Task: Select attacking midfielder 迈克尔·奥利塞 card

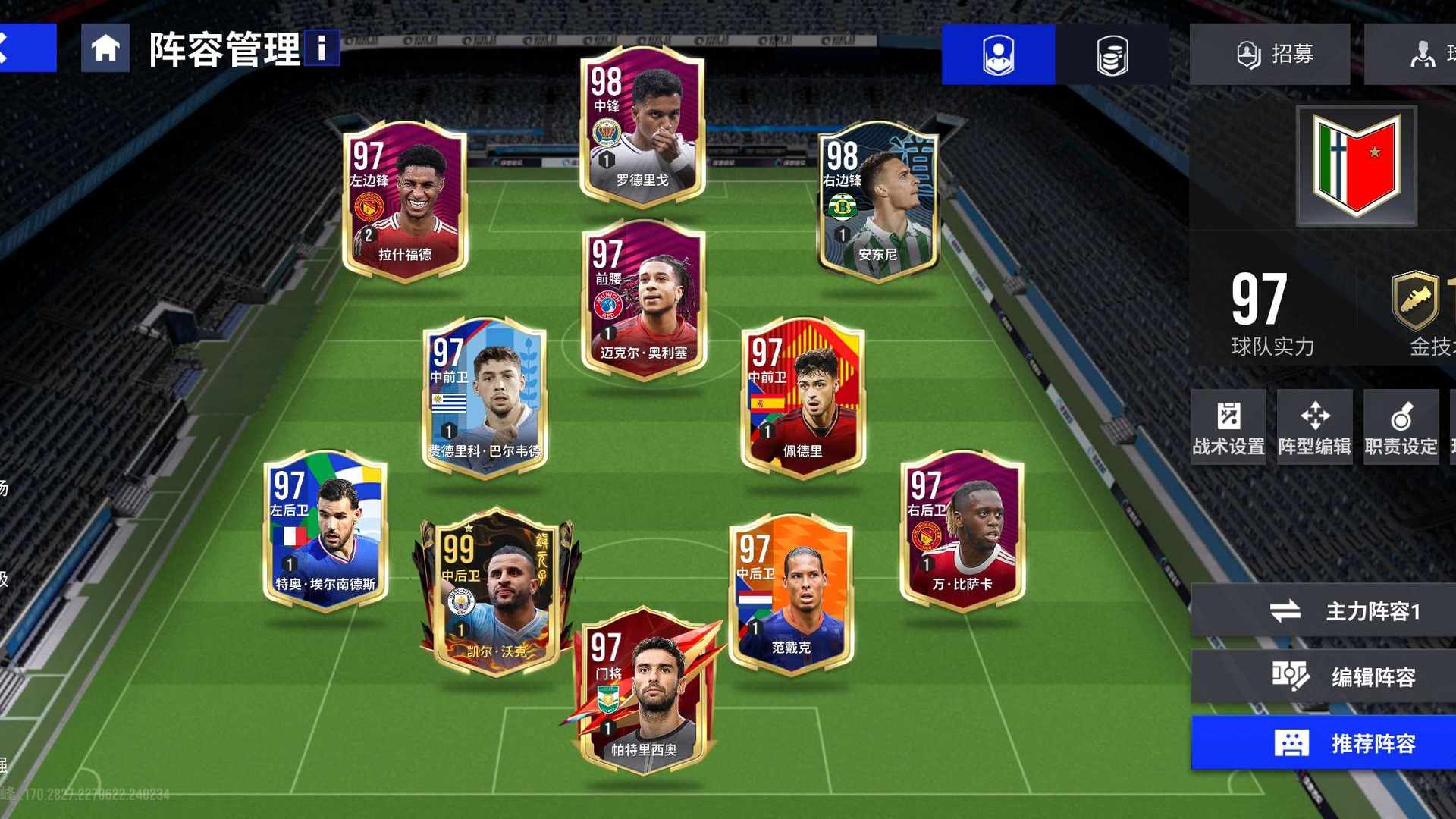Action: (644, 300)
